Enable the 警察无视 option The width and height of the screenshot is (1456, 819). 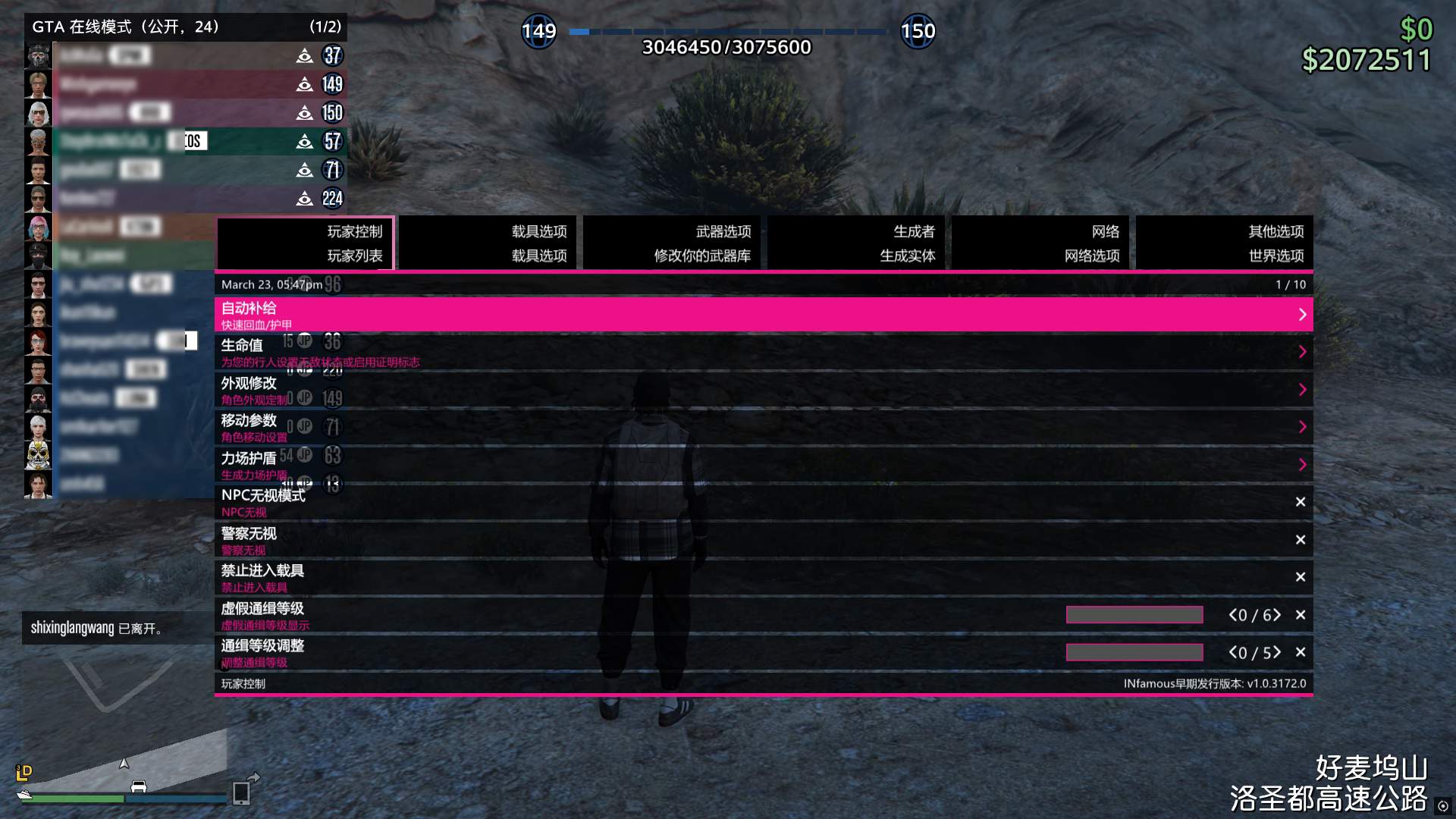coord(1300,540)
